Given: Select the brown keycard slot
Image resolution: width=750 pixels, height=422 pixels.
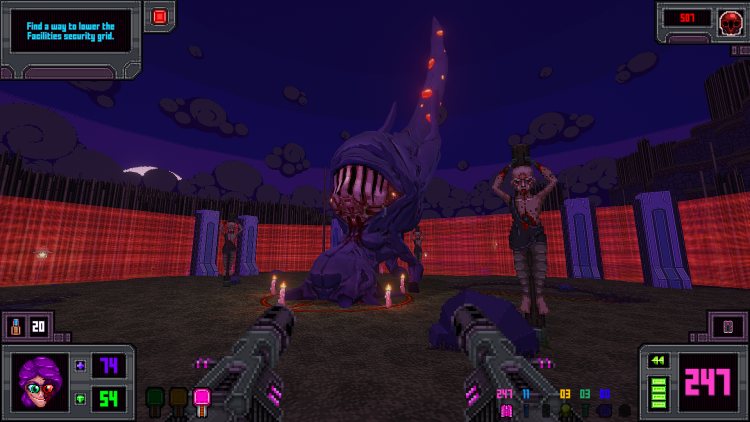Looking at the screenshot, I should click(178, 400).
